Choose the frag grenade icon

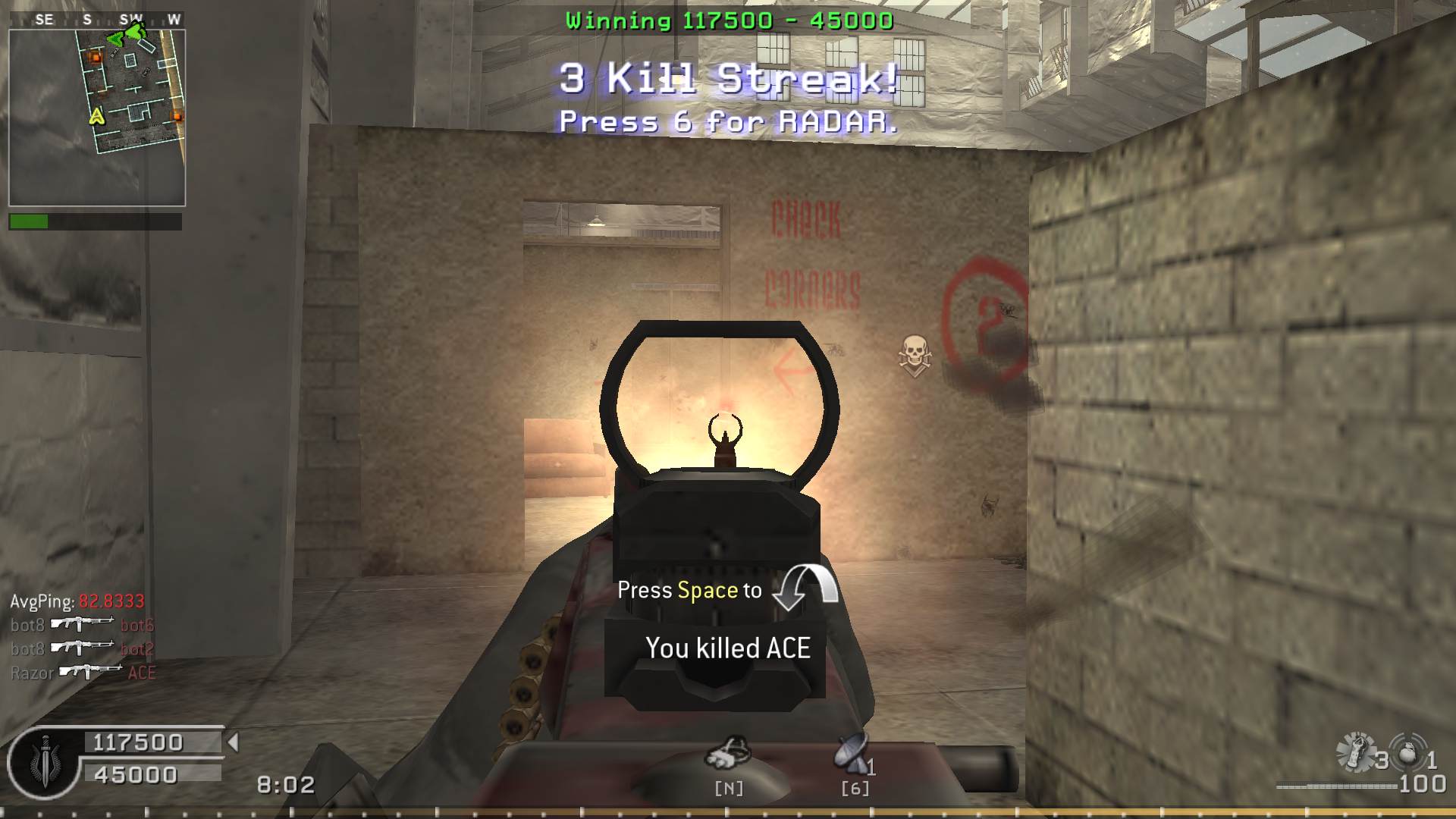click(x=1408, y=753)
